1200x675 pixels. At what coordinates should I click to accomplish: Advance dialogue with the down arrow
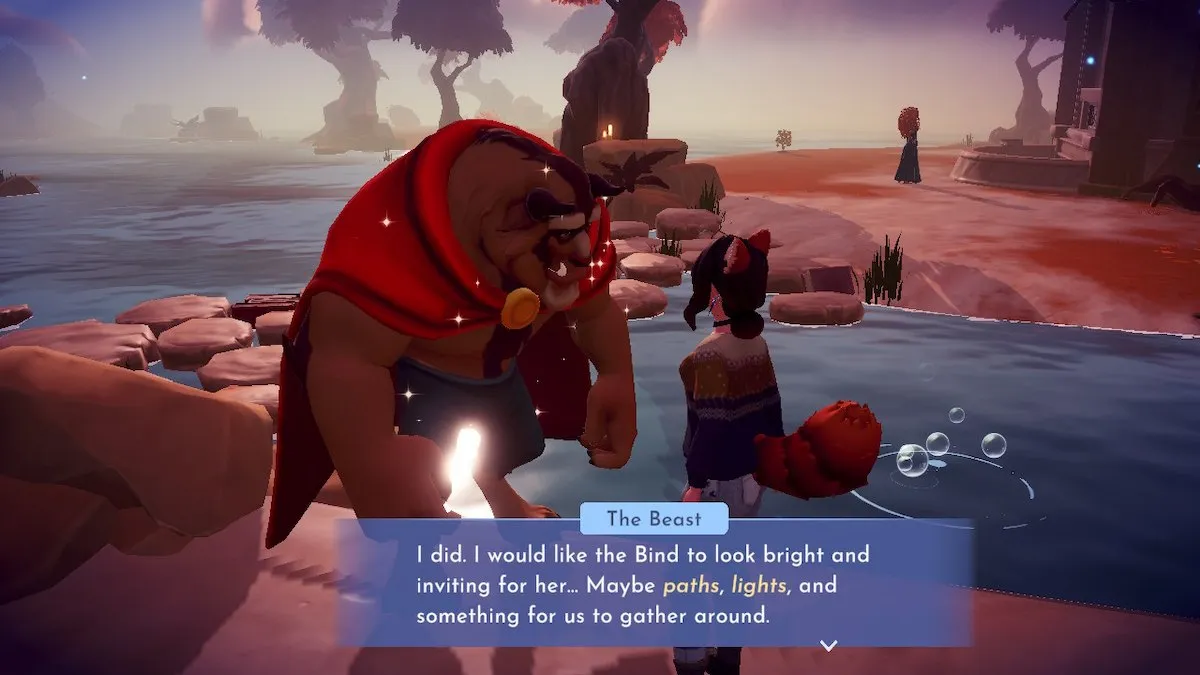828,645
